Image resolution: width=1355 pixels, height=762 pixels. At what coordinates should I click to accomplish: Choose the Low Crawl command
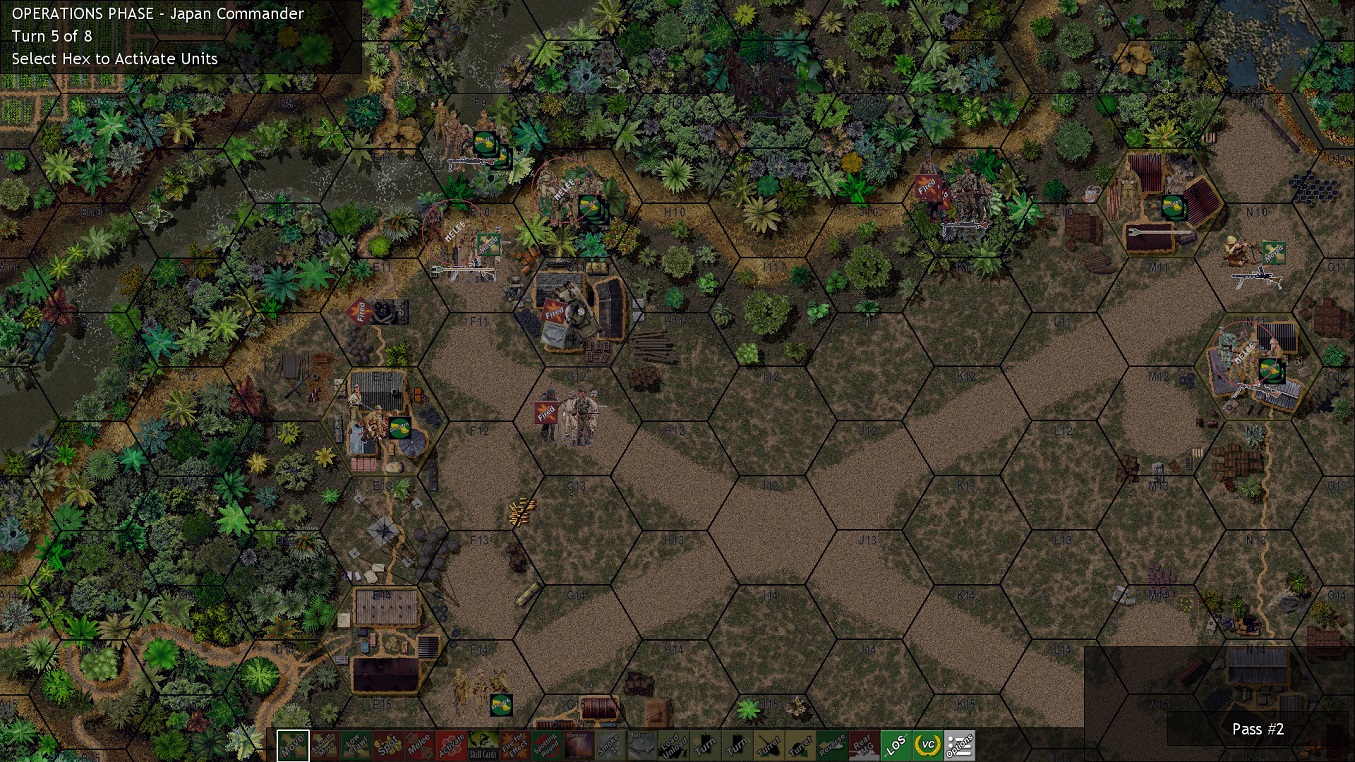coord(356,744)
